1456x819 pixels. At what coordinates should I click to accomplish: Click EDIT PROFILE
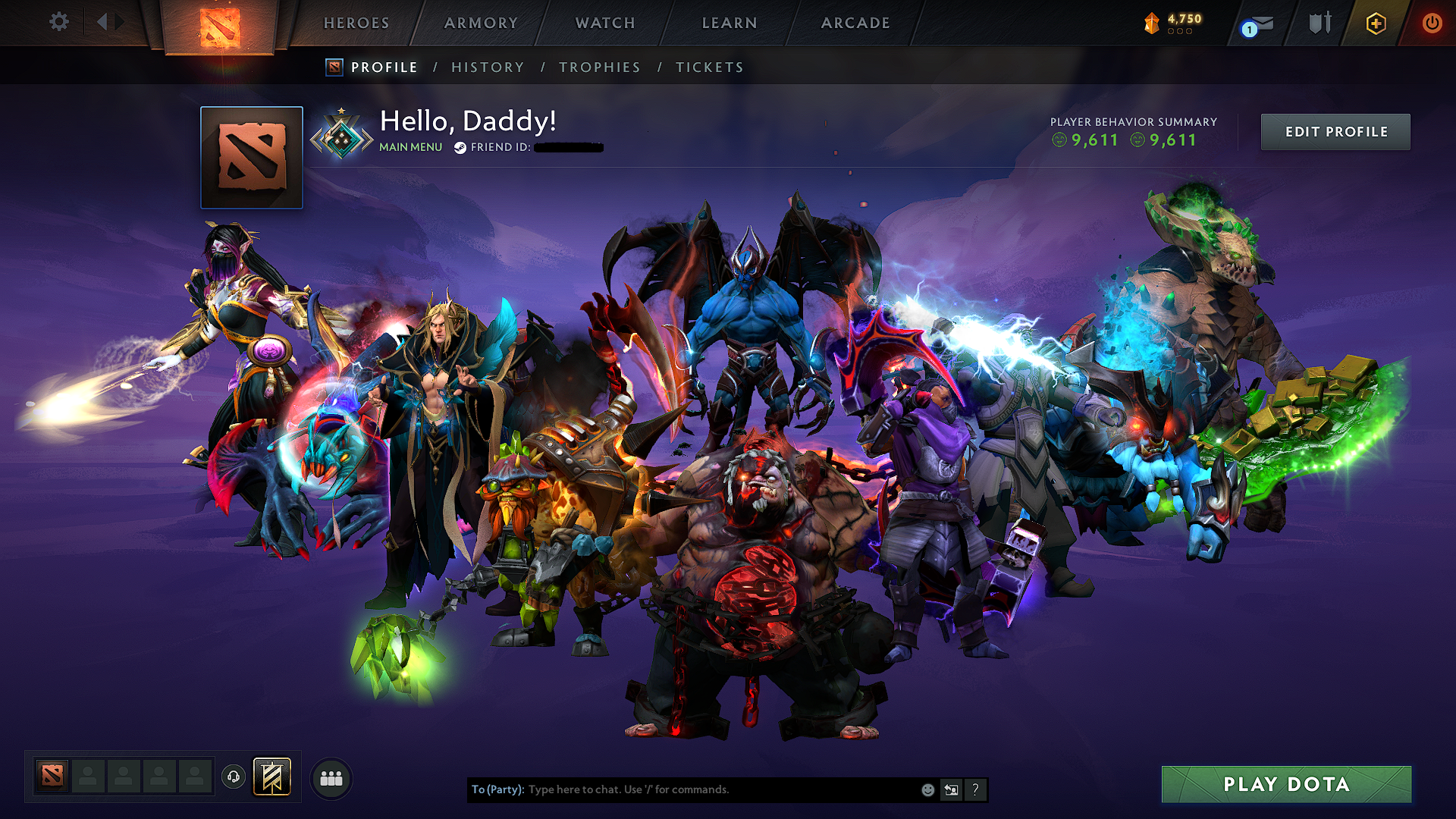(x=1335, y=131)
